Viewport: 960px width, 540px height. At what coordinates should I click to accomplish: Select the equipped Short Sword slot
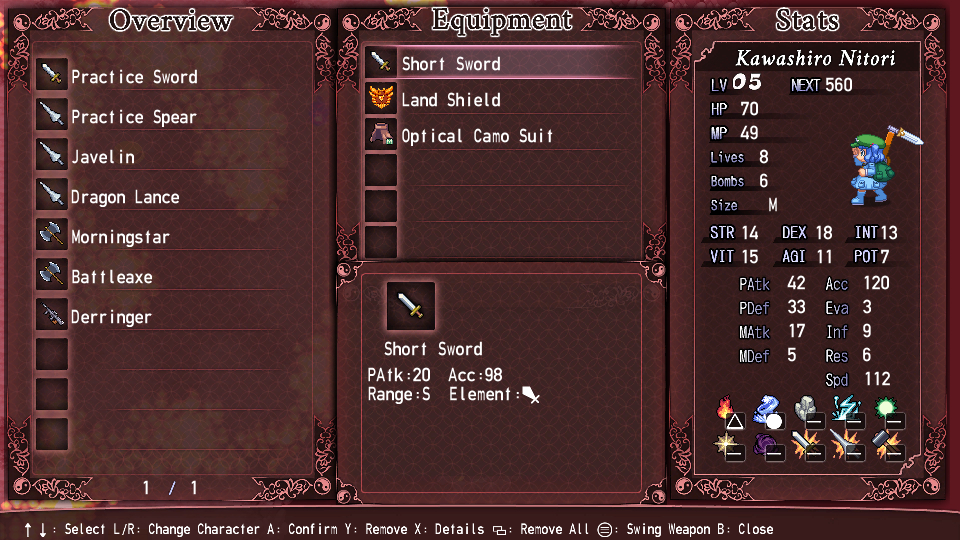pyautogui.click(x=451, y=64)
